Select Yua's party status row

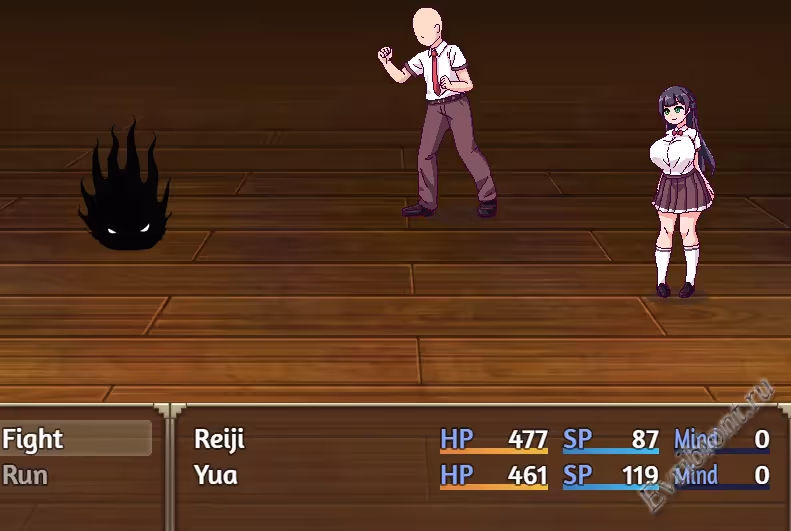click(480, 474)
